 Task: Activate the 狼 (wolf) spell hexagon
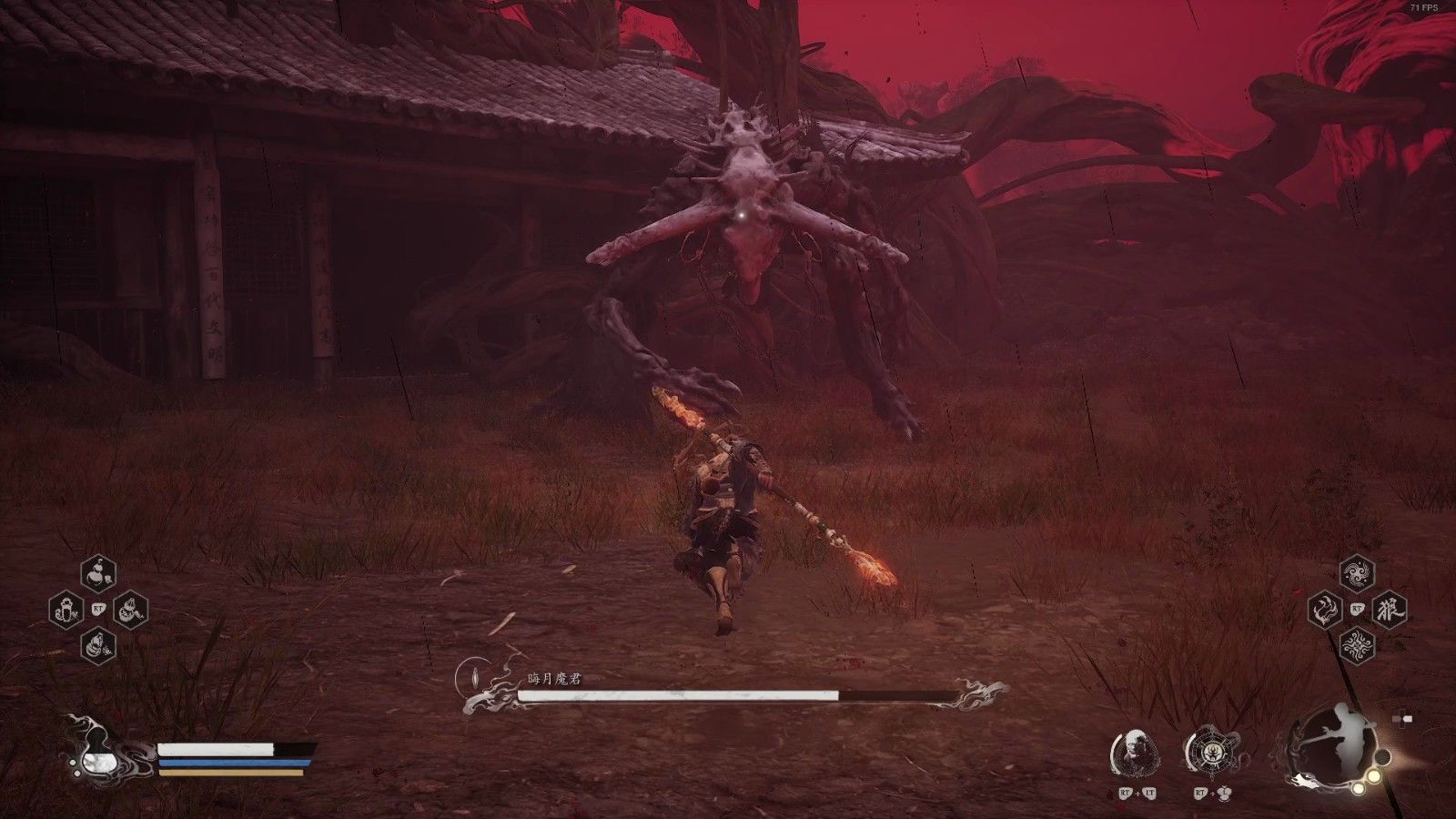1390,610
